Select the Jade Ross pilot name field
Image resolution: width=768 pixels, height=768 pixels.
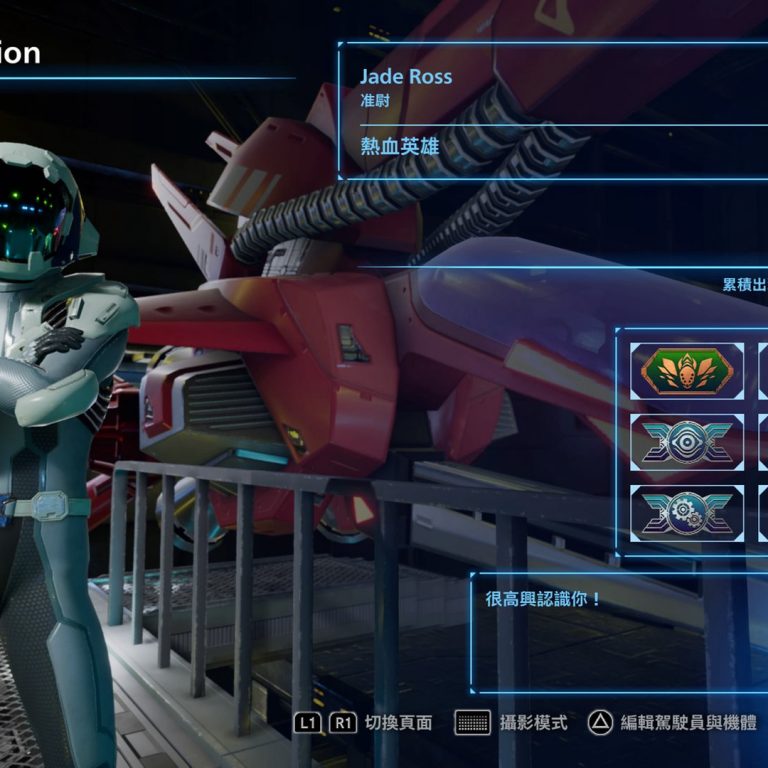pyautogui.click(x=406, y=77)
